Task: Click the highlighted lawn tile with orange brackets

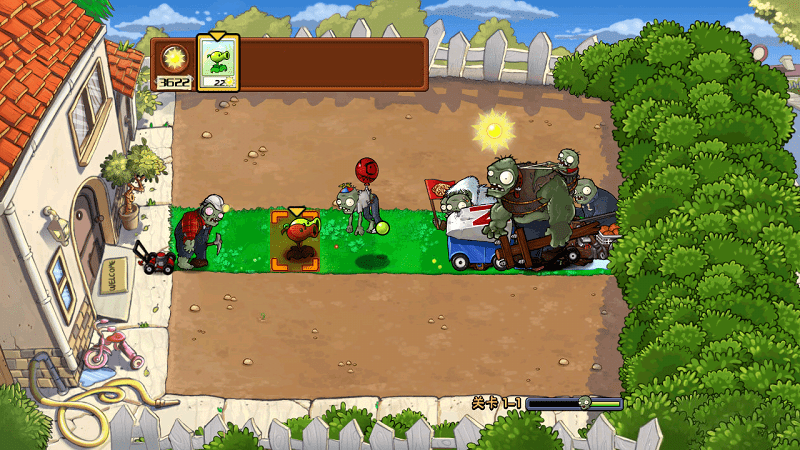Action: pyautogui.click(x=295, y=241)
